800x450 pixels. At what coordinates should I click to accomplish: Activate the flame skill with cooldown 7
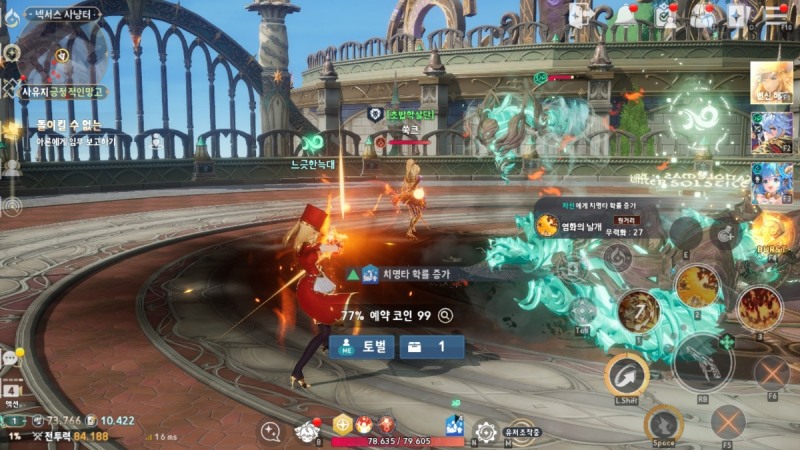[x=638, y=310]
